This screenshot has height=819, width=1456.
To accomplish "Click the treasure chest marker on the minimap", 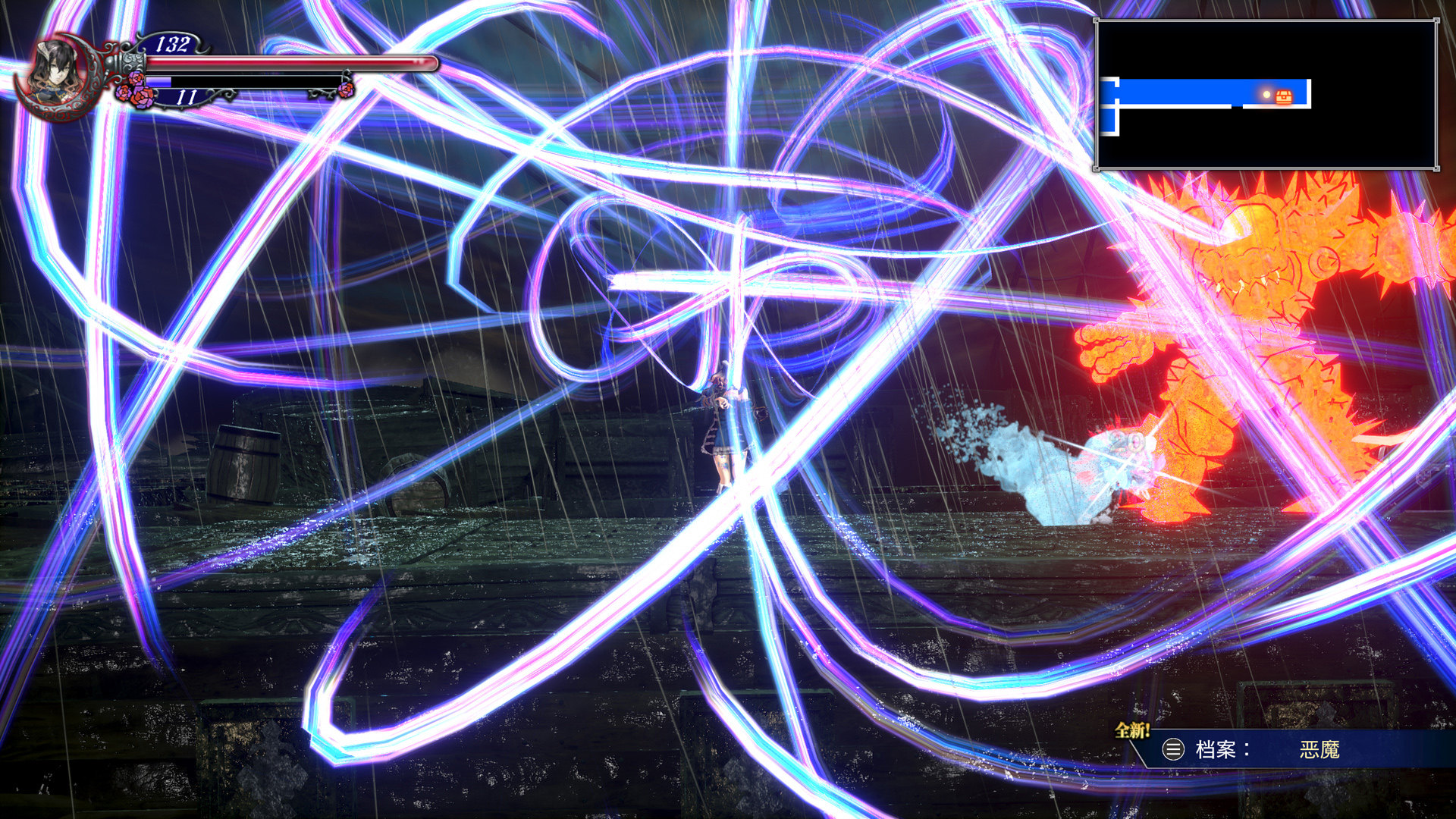I will click(x=1284, y=96).
